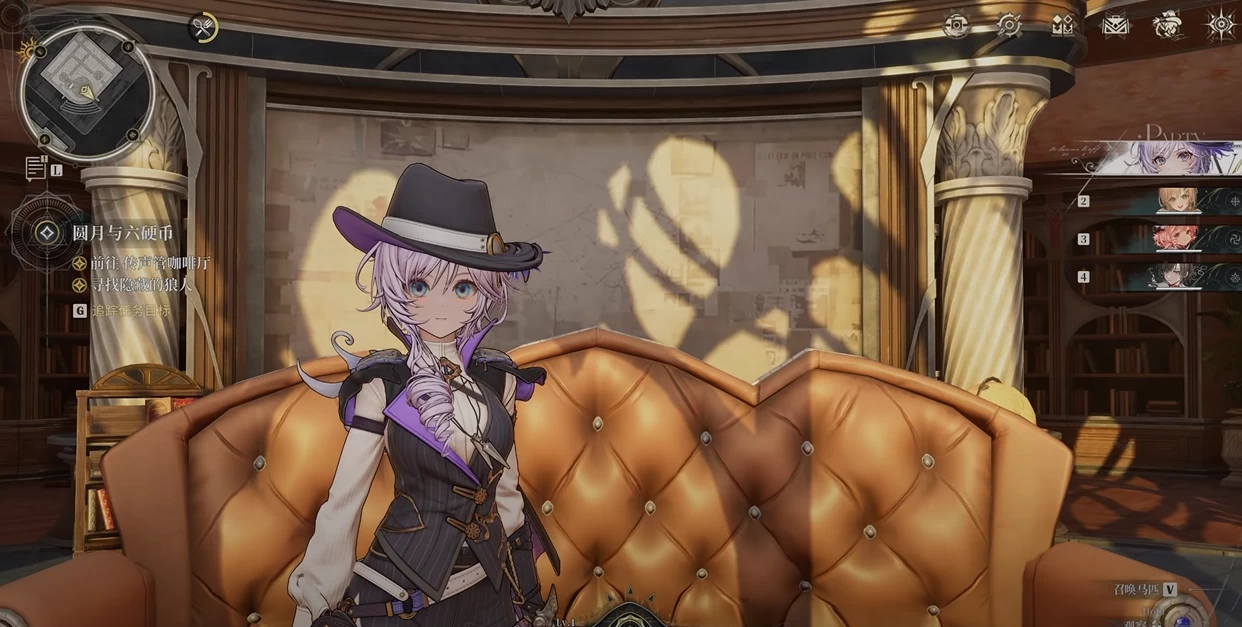Open the camera photo mode icon
The height and width of the screenshot is (627, 1242).
tap(956, 25)
